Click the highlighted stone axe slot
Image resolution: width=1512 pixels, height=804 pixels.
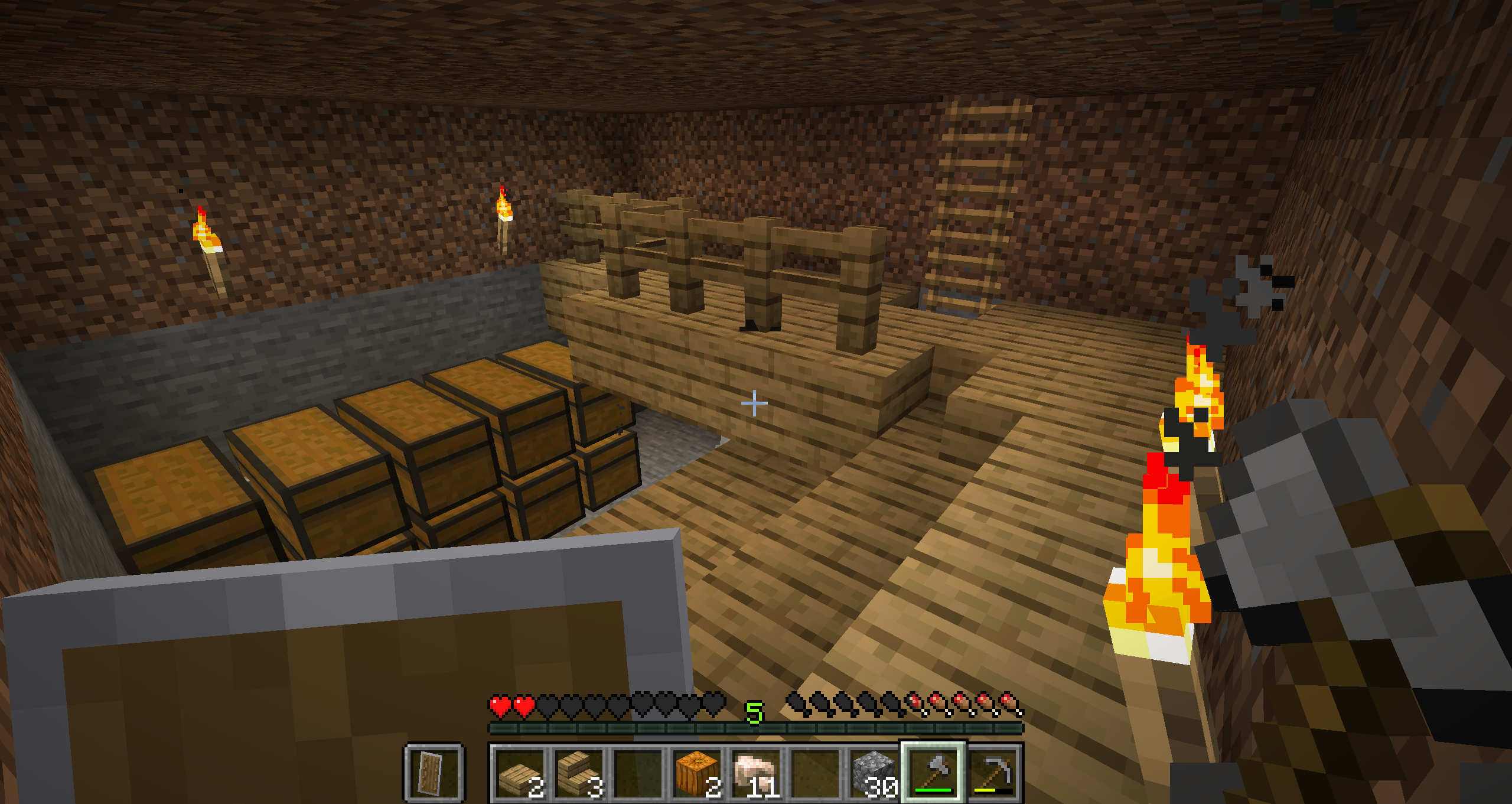point(933,773)
